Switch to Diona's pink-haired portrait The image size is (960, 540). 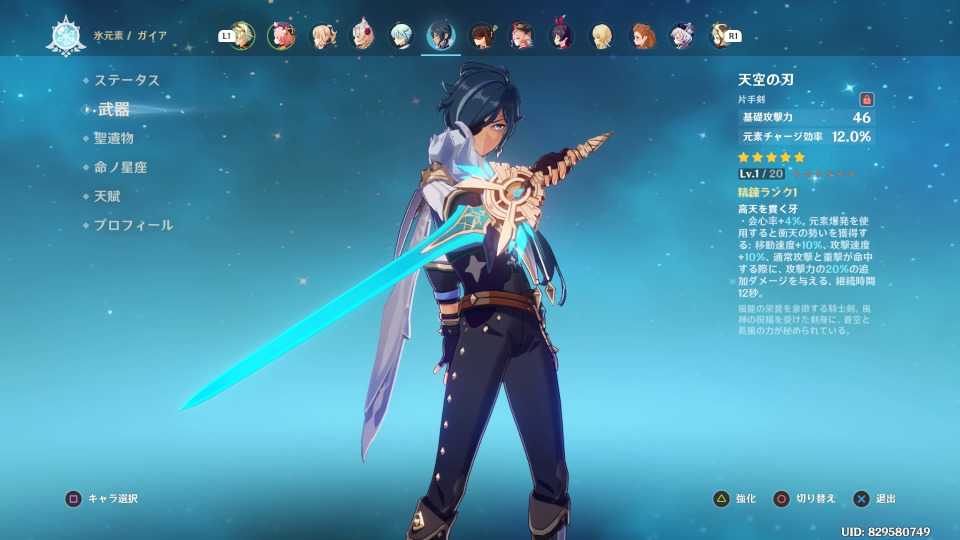coord(282,36)
